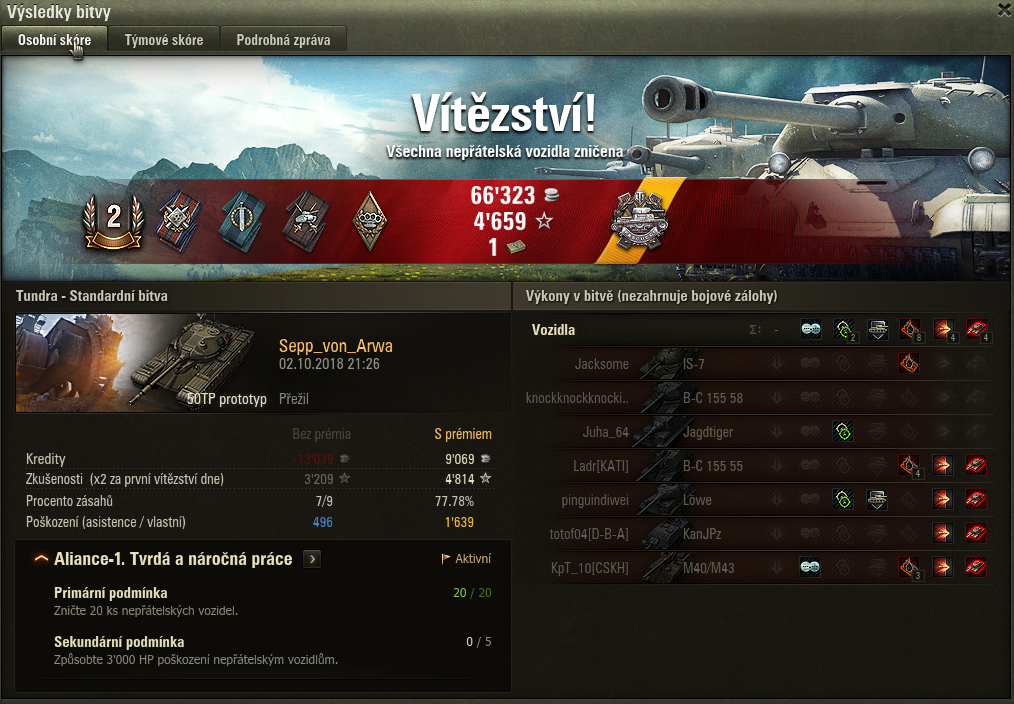Open the Podrobná zpráva tab

tap(283, 40)
